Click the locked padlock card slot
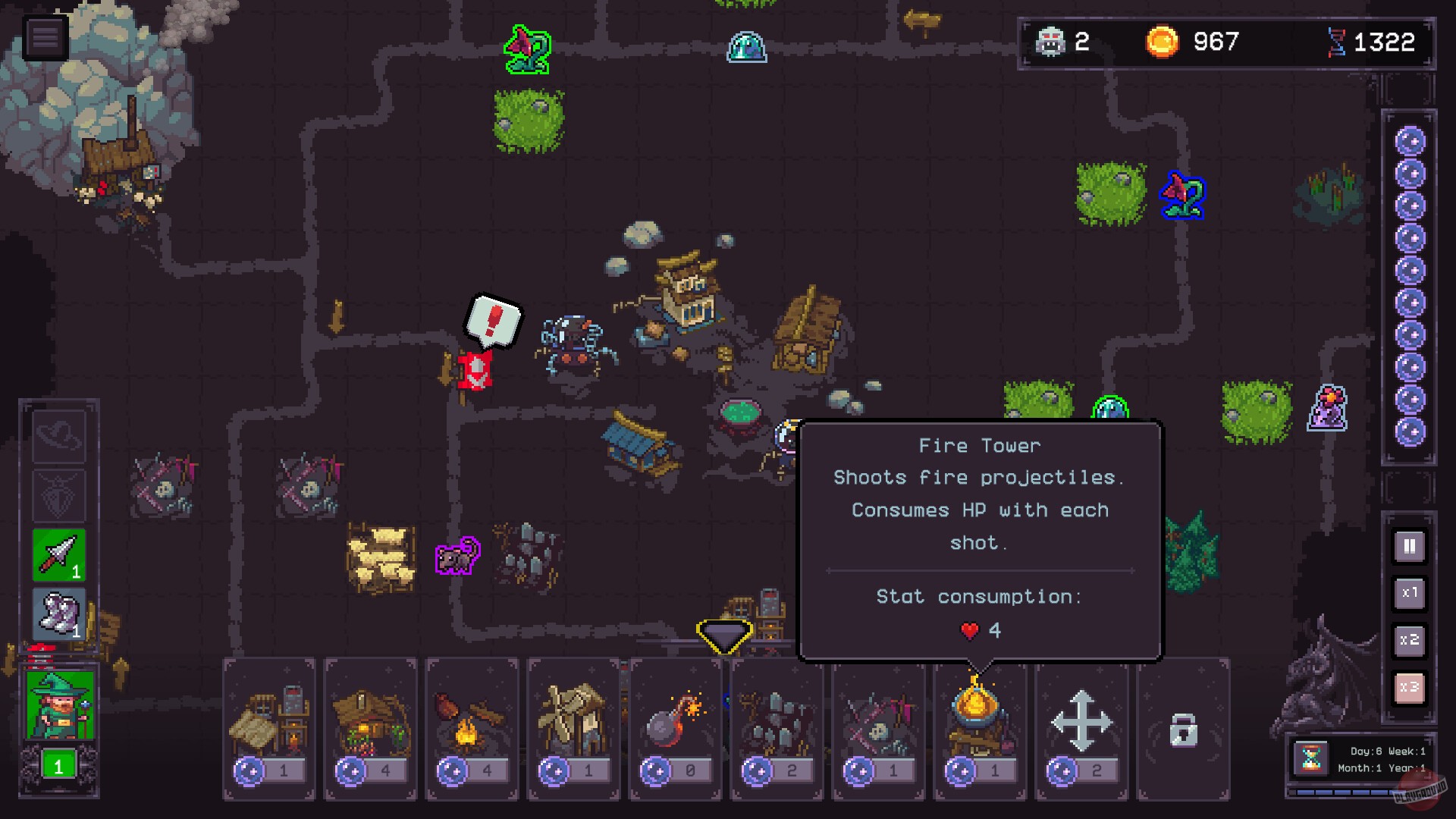1456x819 pixels. point(1184,728)
